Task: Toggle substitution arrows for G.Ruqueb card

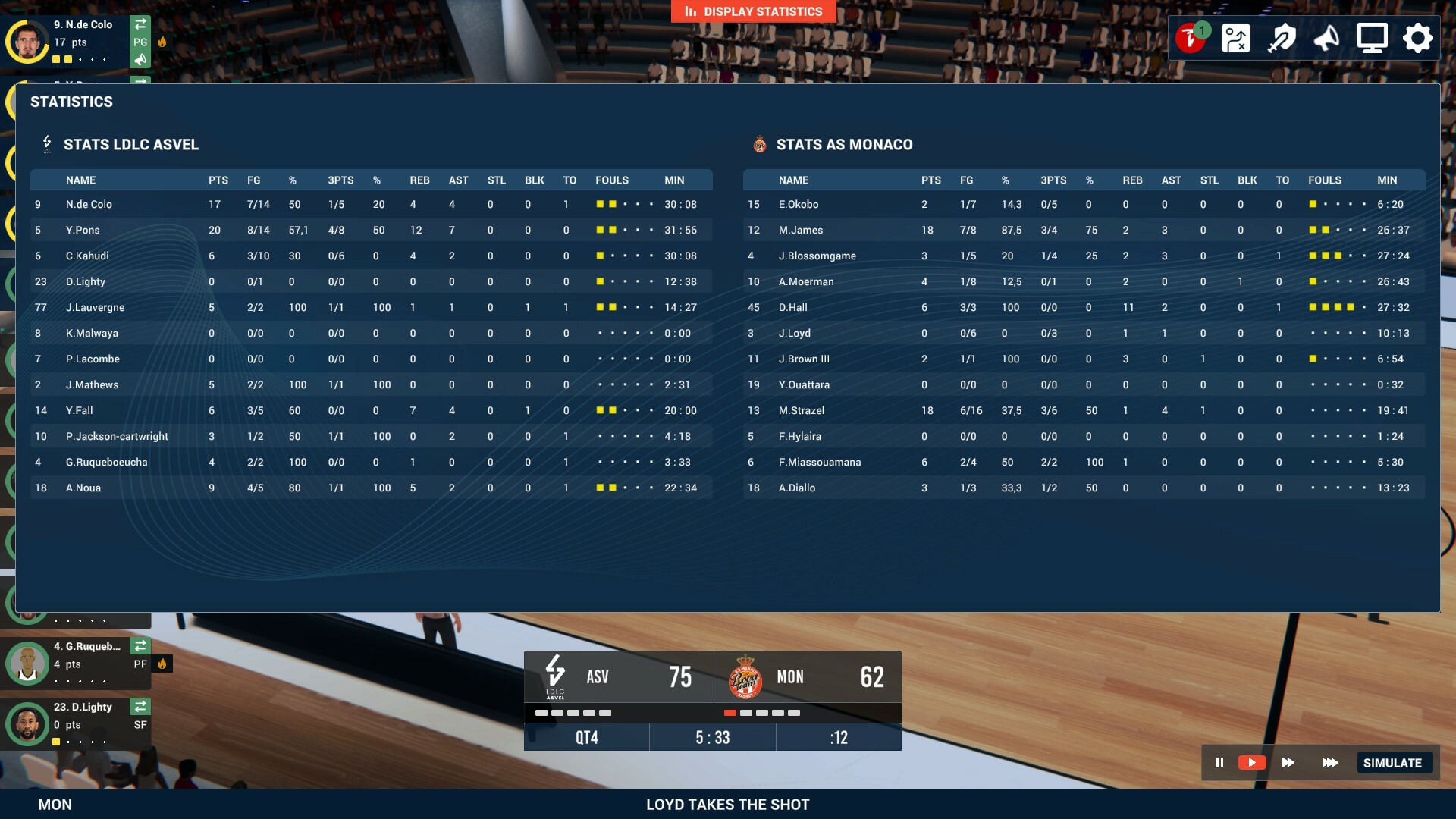Action: (x=140, y=646)
